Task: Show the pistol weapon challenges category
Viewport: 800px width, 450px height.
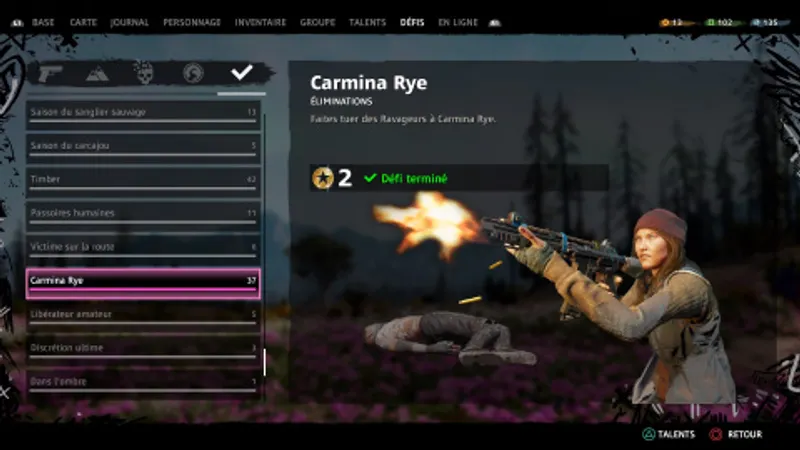Action: click(x=51, y=73)
